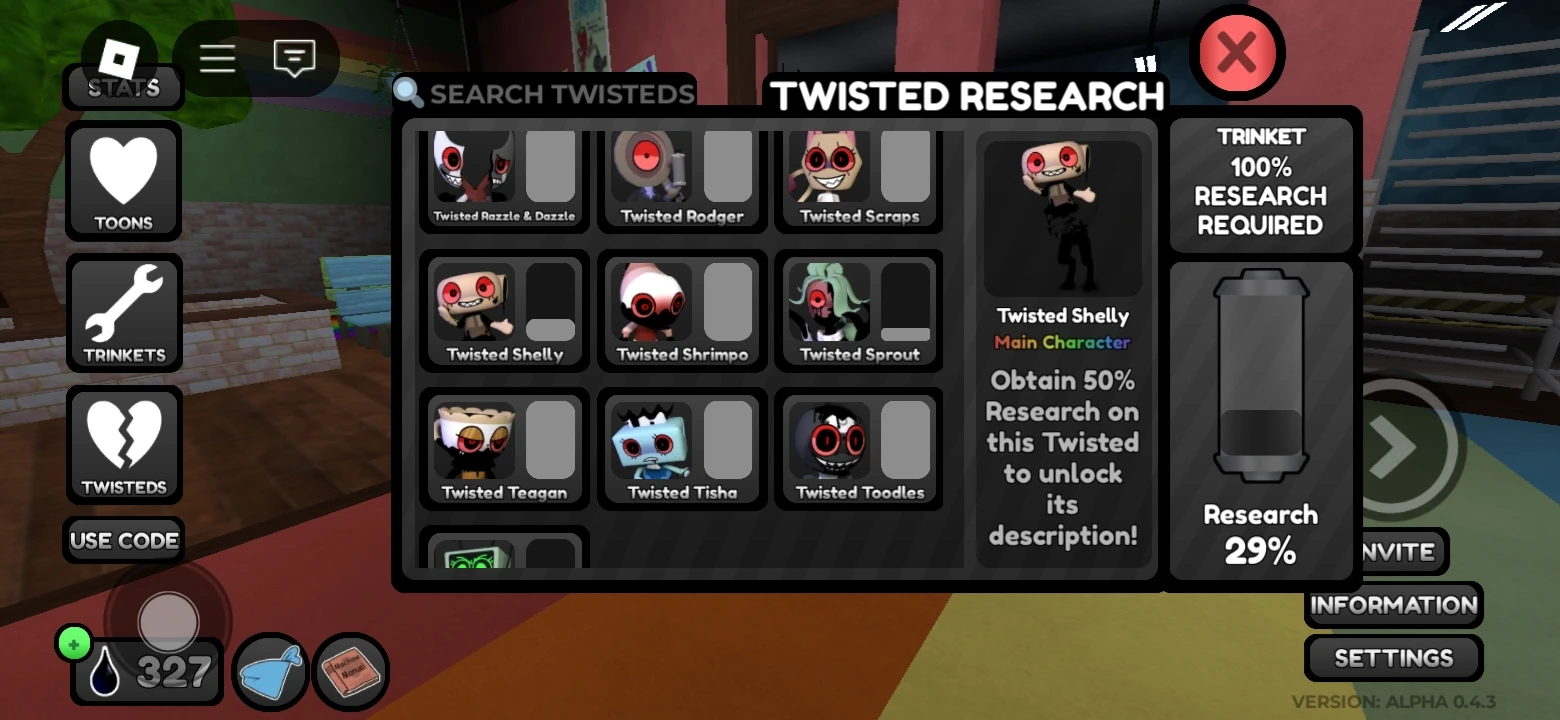The image size is (1560, 720).
Task: Open the hamburger menu
Action: pyautogui.click(x=217, y=58)
